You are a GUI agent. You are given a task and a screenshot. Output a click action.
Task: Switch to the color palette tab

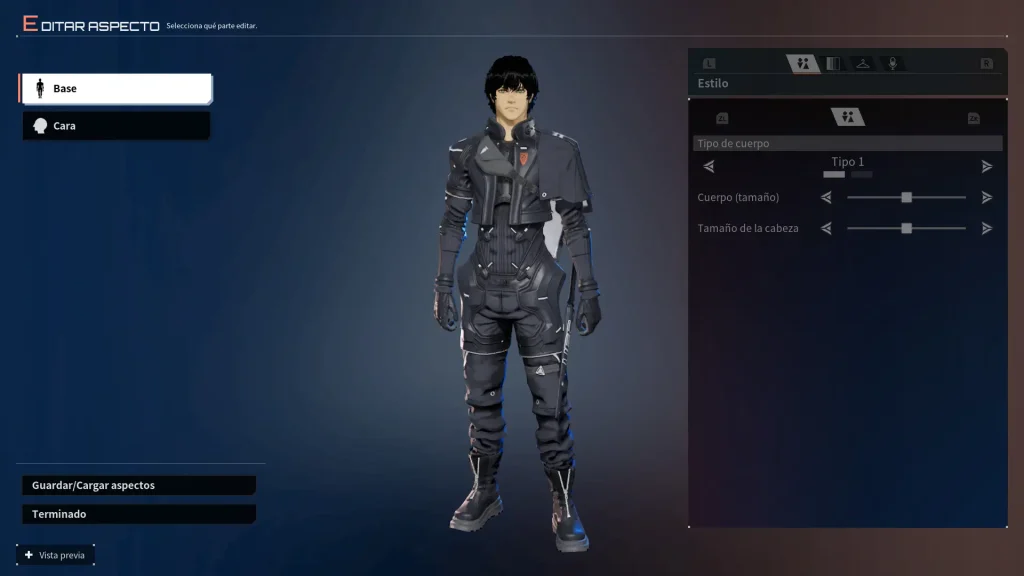(832, 64)
